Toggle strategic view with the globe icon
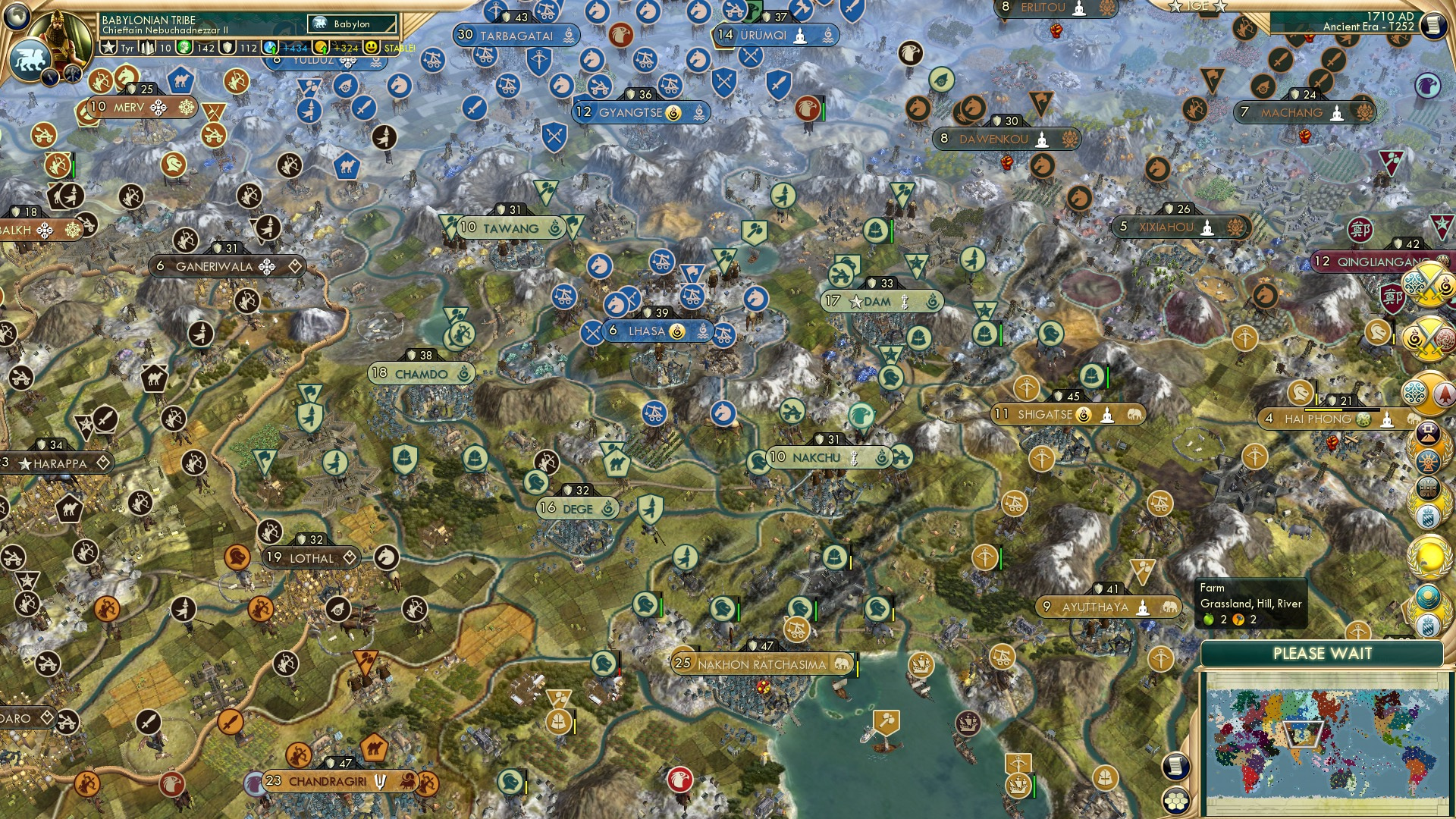Screen dimensions: 1456x819 click(16, 15)
